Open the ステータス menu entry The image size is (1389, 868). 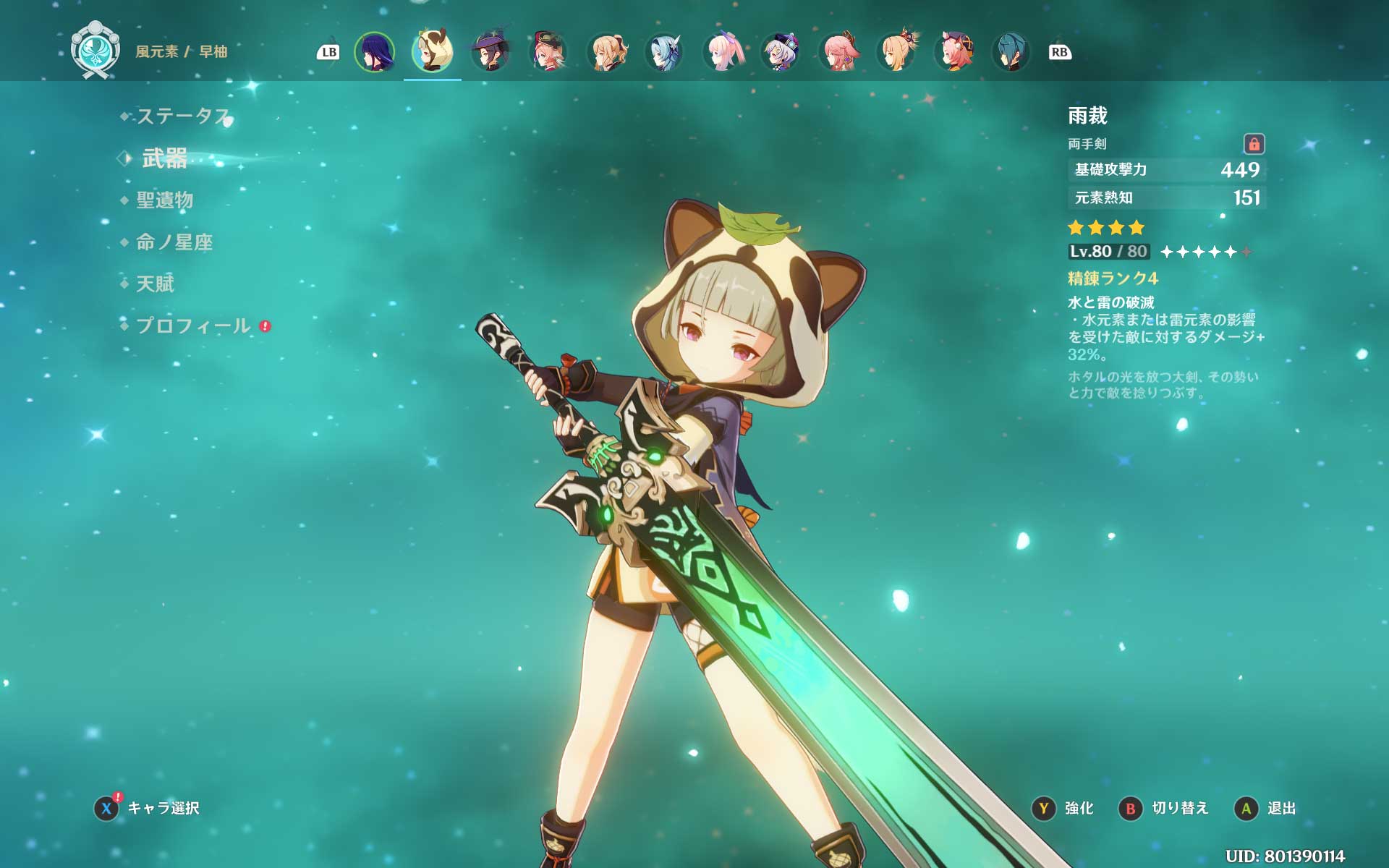[x=182, y=116]
